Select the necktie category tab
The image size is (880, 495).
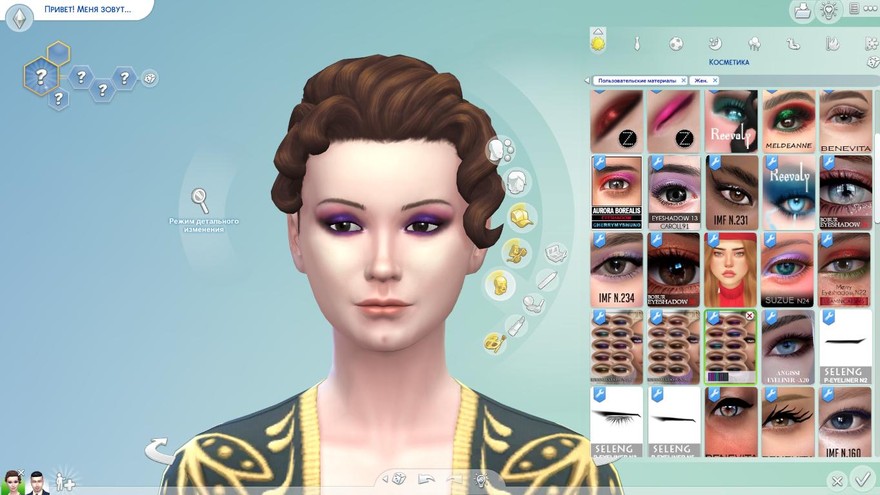[x=636, y=44]
